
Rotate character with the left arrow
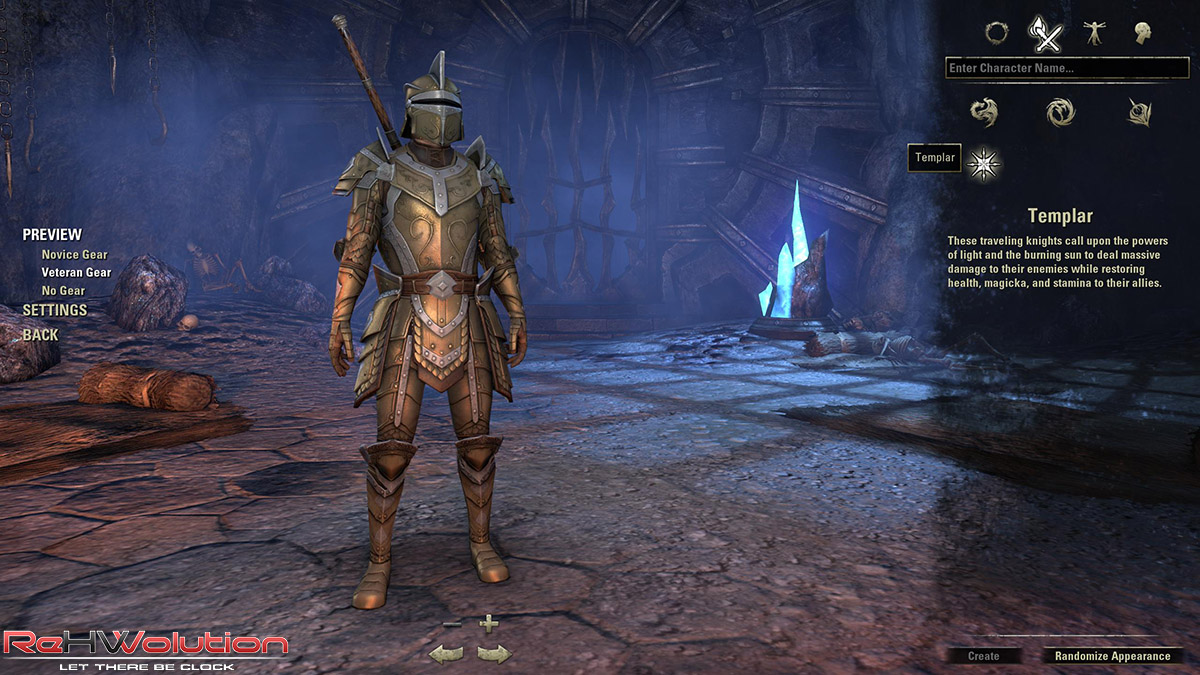click(x=445, y=654)
